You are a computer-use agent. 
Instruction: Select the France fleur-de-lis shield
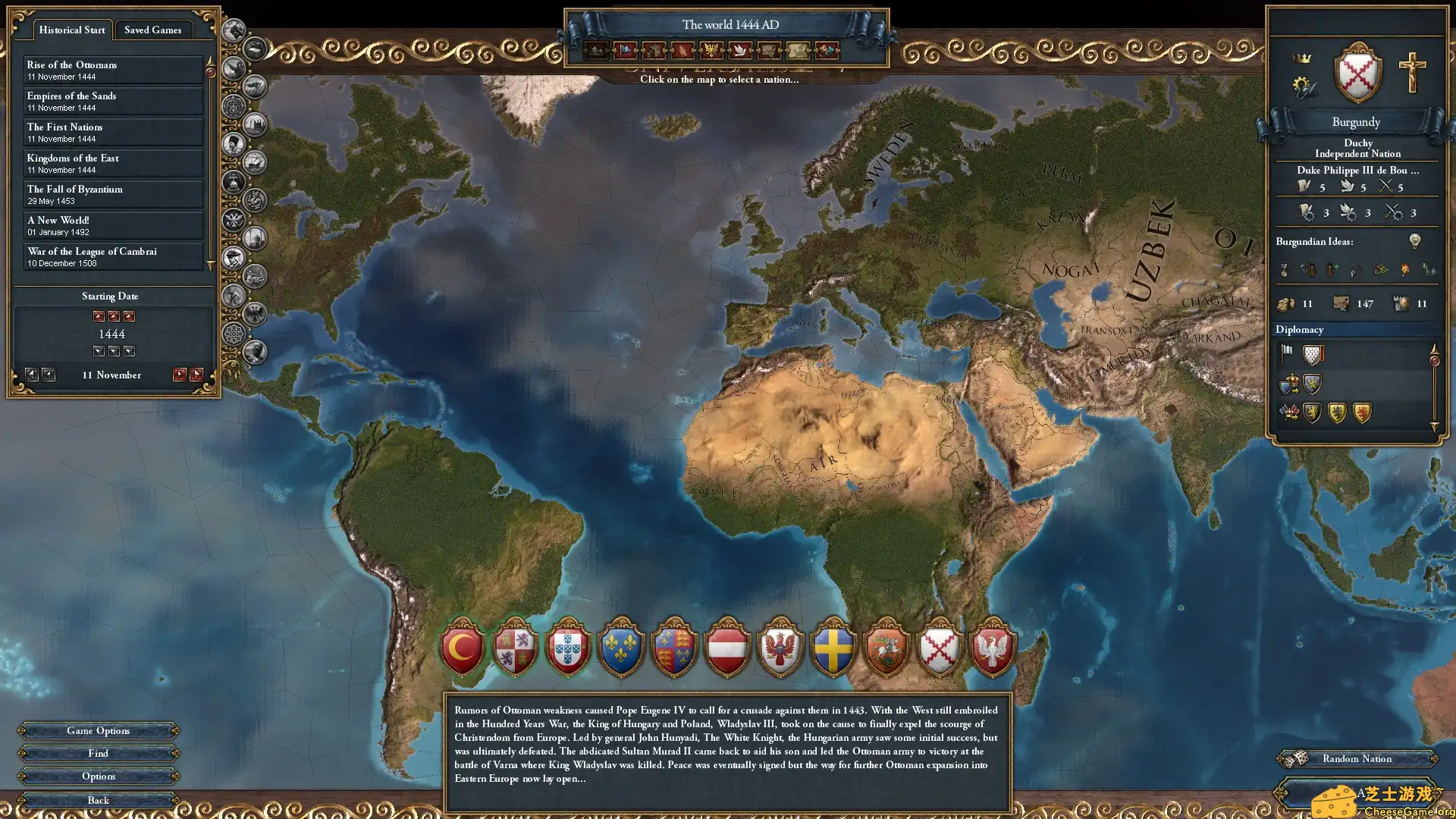pos(622,648)
